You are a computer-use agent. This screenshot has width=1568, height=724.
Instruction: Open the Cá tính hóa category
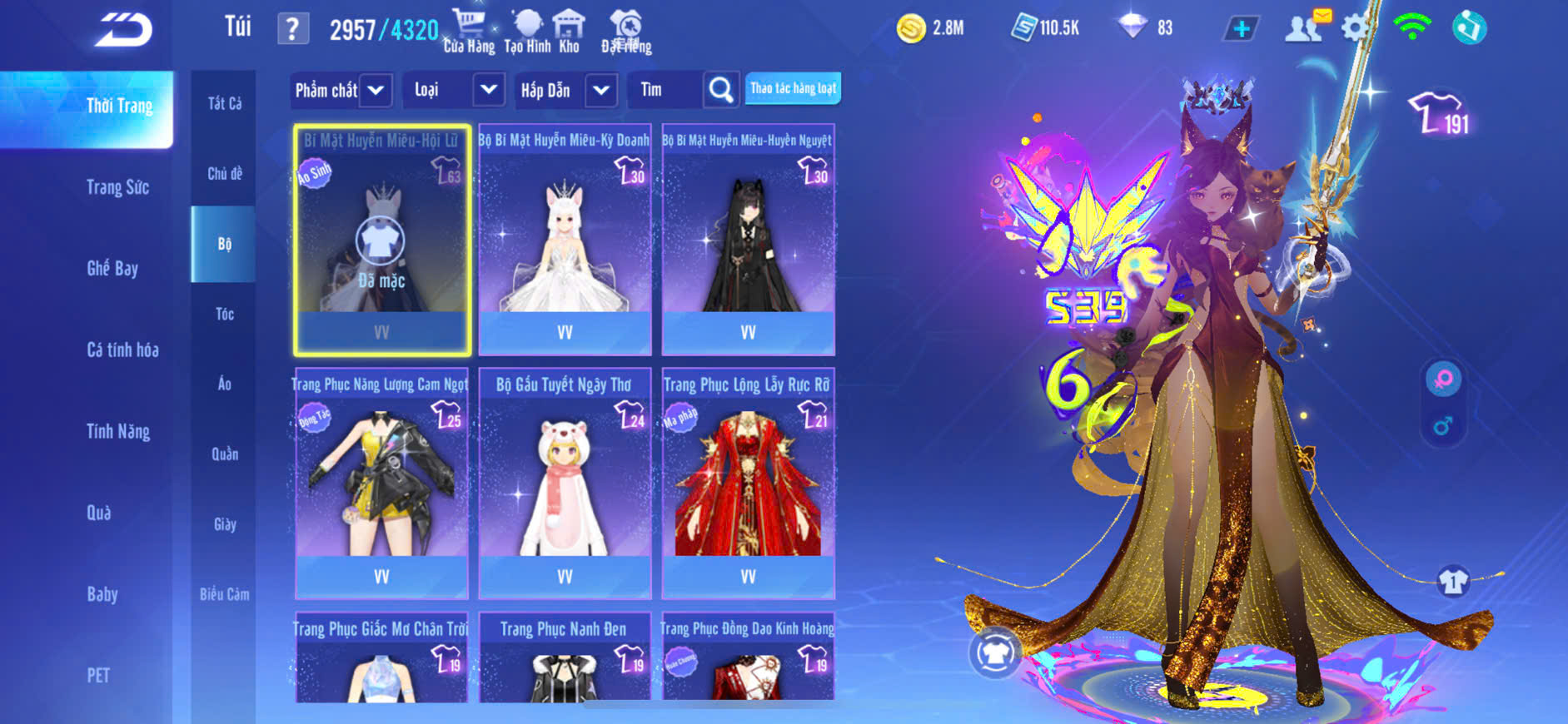coord(122,350)
